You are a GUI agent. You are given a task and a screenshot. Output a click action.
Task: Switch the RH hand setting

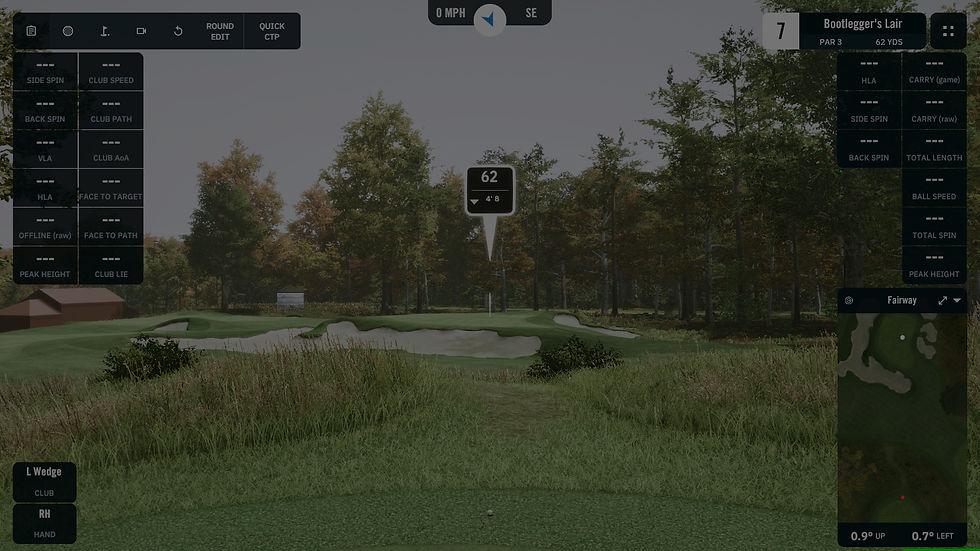(x=45, y=523)
